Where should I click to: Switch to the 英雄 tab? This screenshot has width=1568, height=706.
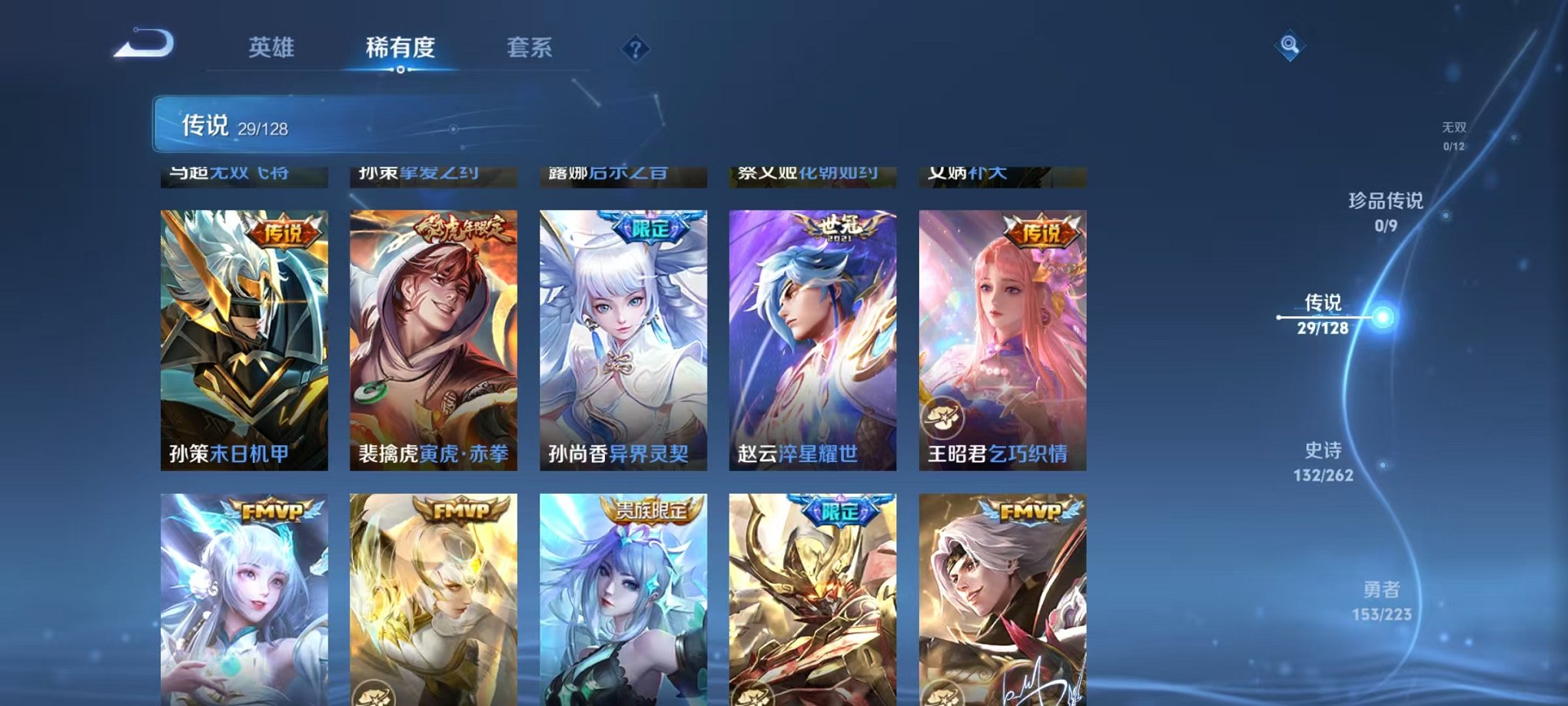tap(270, 47)
